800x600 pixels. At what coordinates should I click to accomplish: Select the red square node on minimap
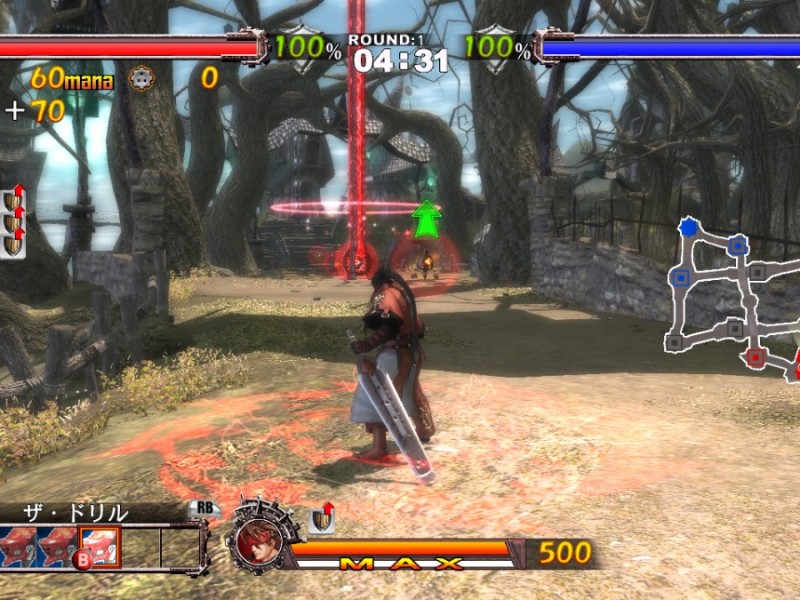point(755,356)
